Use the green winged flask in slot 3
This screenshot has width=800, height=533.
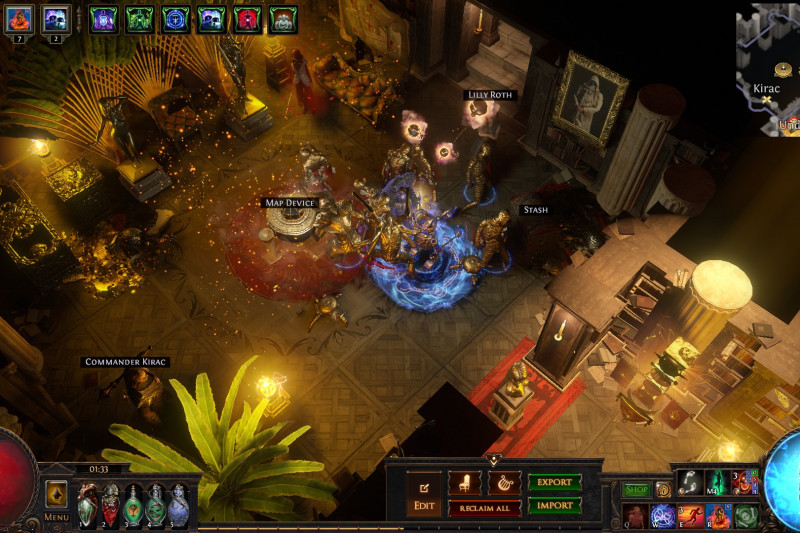133,505
